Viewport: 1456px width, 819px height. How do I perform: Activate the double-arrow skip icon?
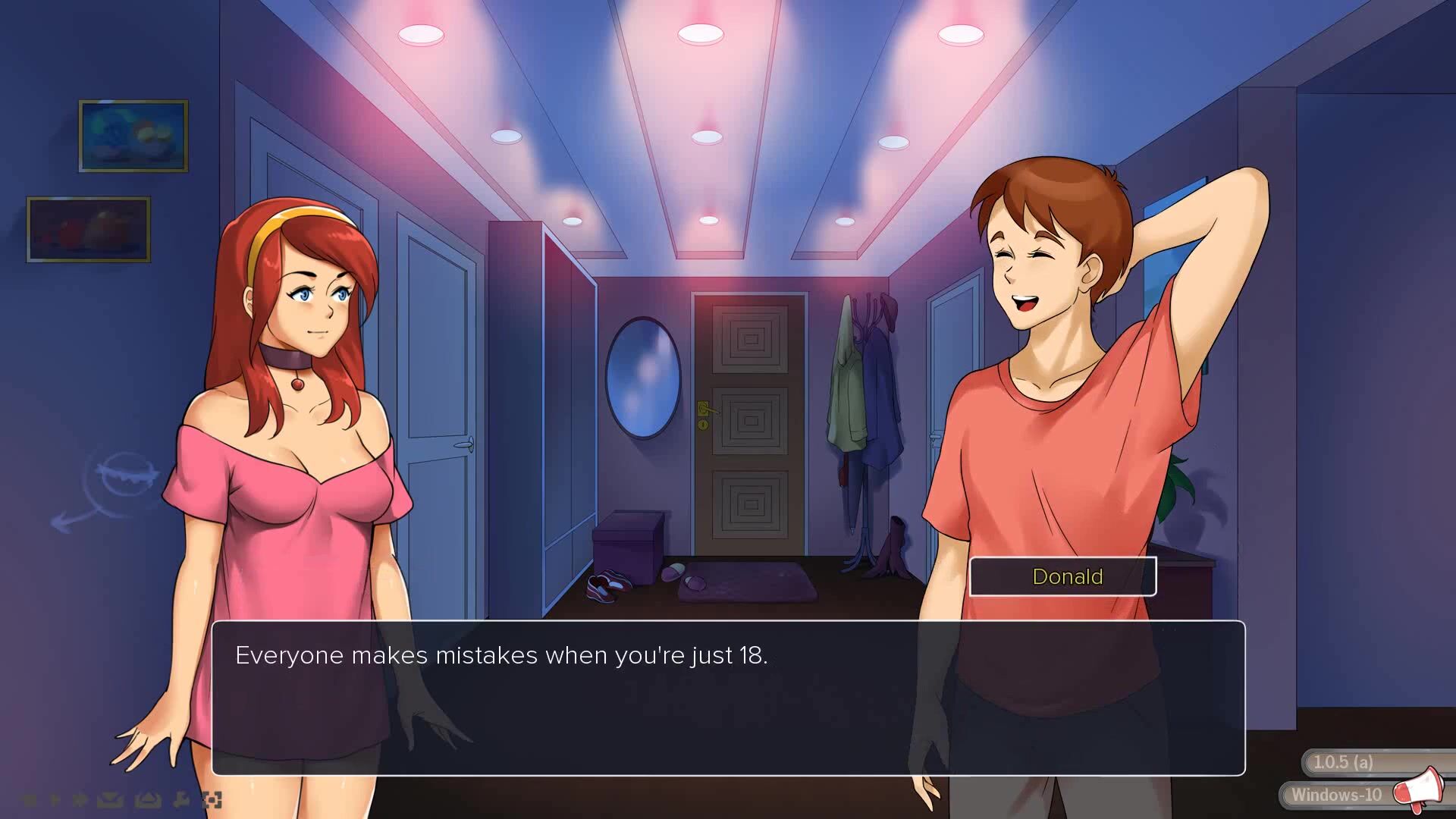pyautogui.click(x=80, y=799)
